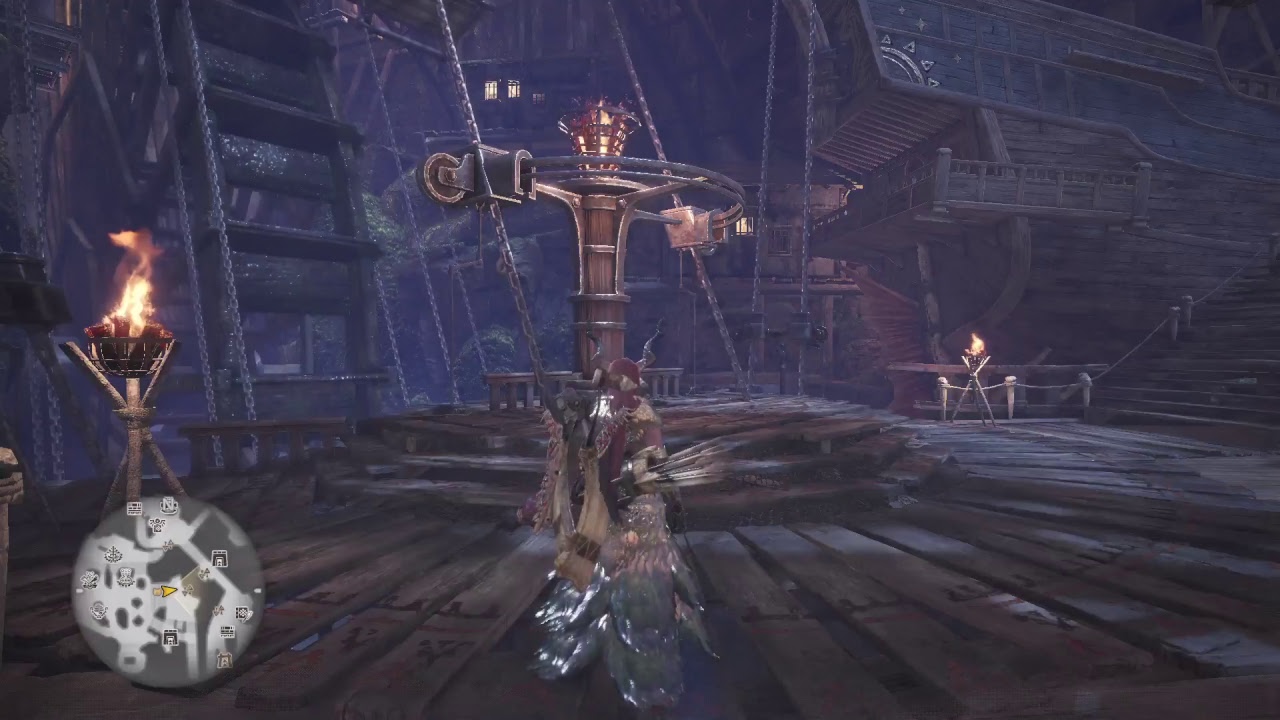
Task: Select the tree-shaped facility icon on the minimap
Action: [x=114, y=552]
